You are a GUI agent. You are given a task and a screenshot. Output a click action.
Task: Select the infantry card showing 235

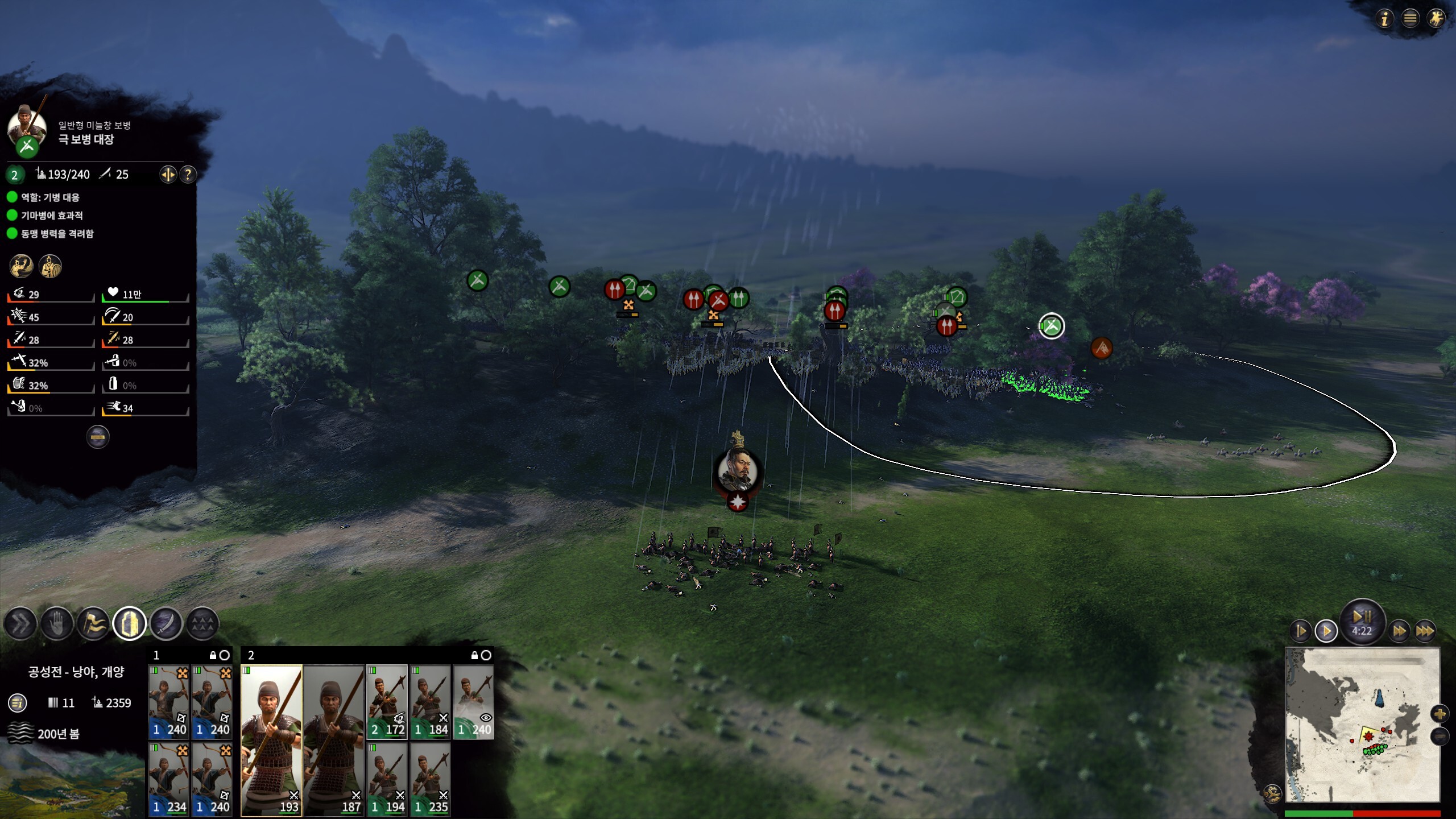(431, 779)
